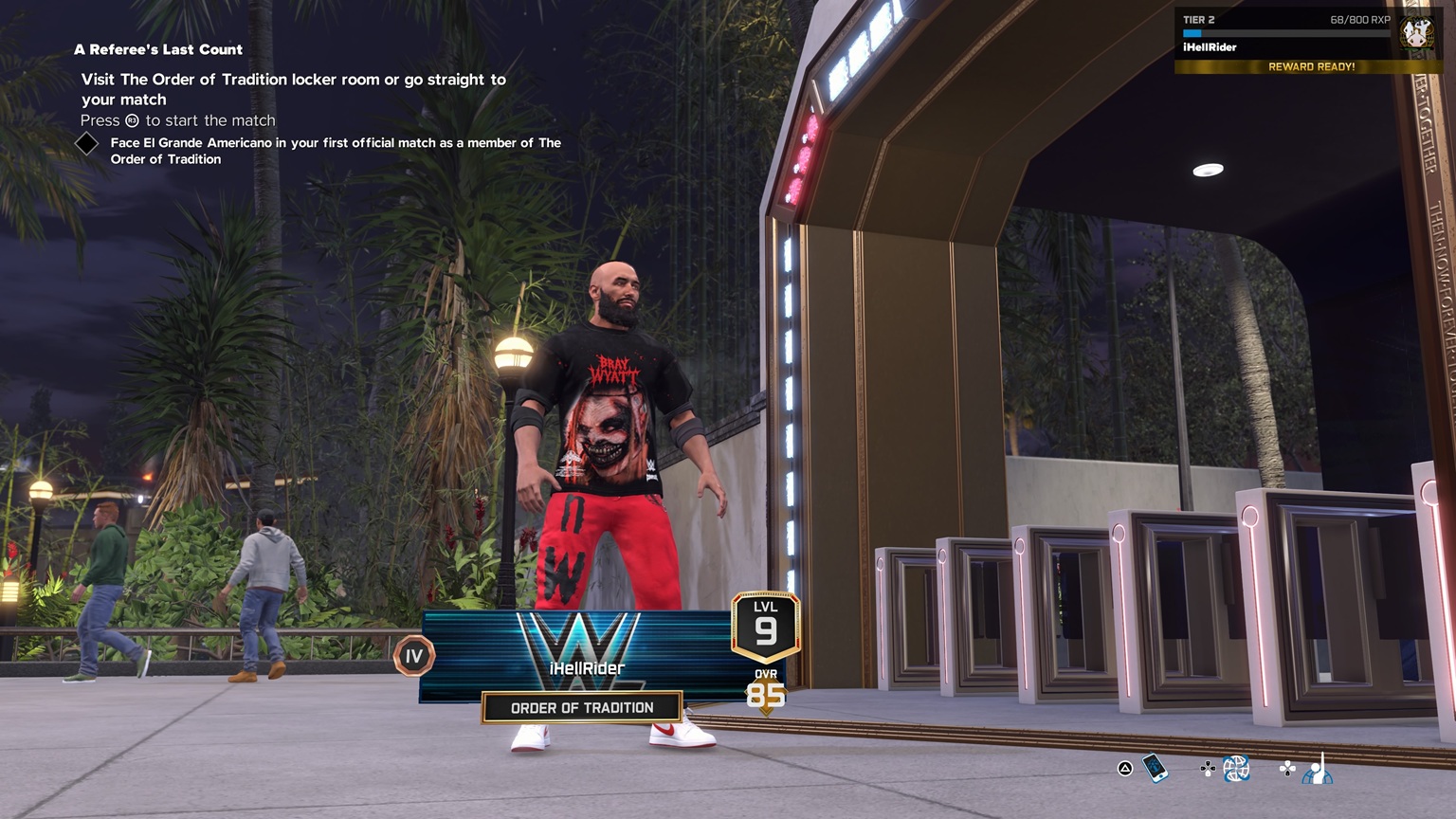Inspect the LVL 9 level badge
The height and width of the screenshot is (819, 1456).
766,626
